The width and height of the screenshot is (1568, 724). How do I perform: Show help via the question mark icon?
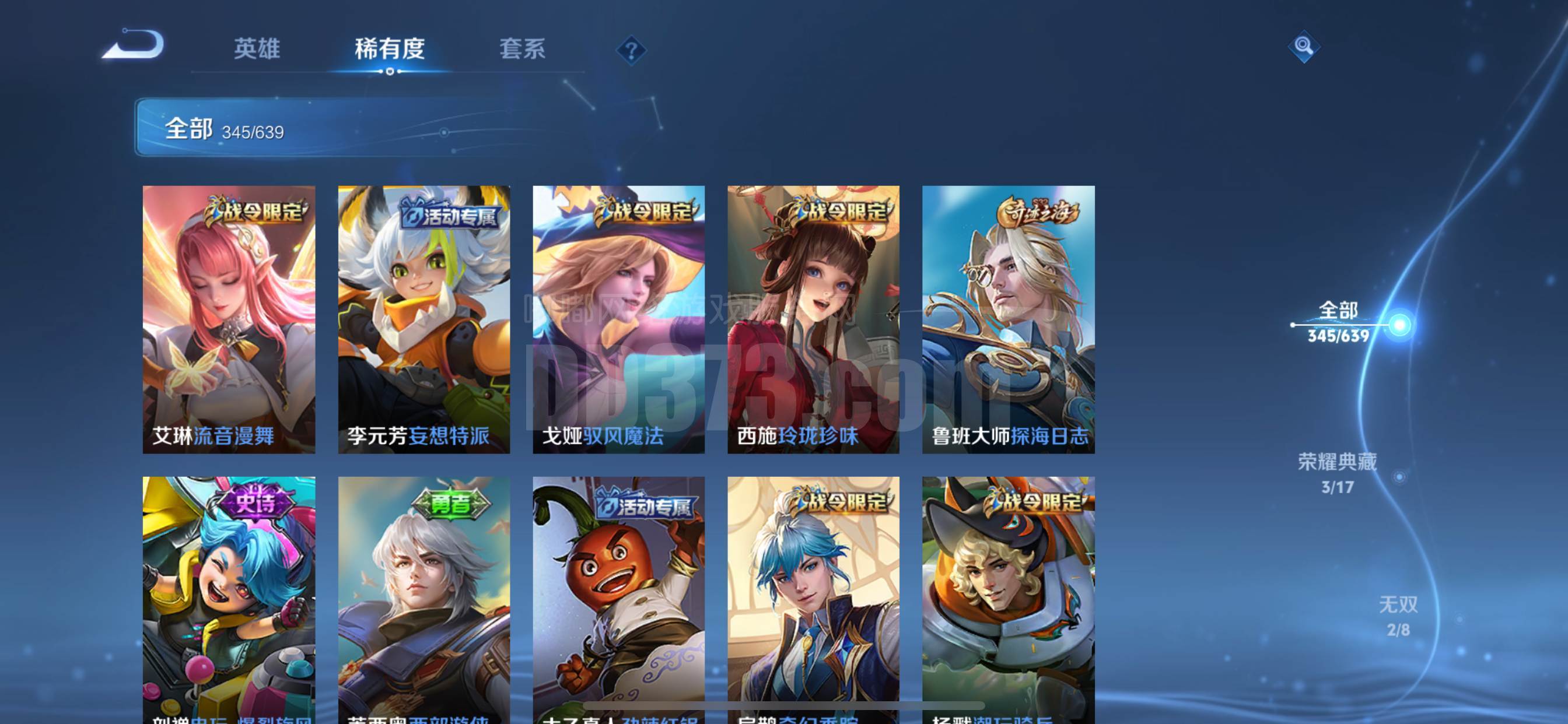point(631,50)
